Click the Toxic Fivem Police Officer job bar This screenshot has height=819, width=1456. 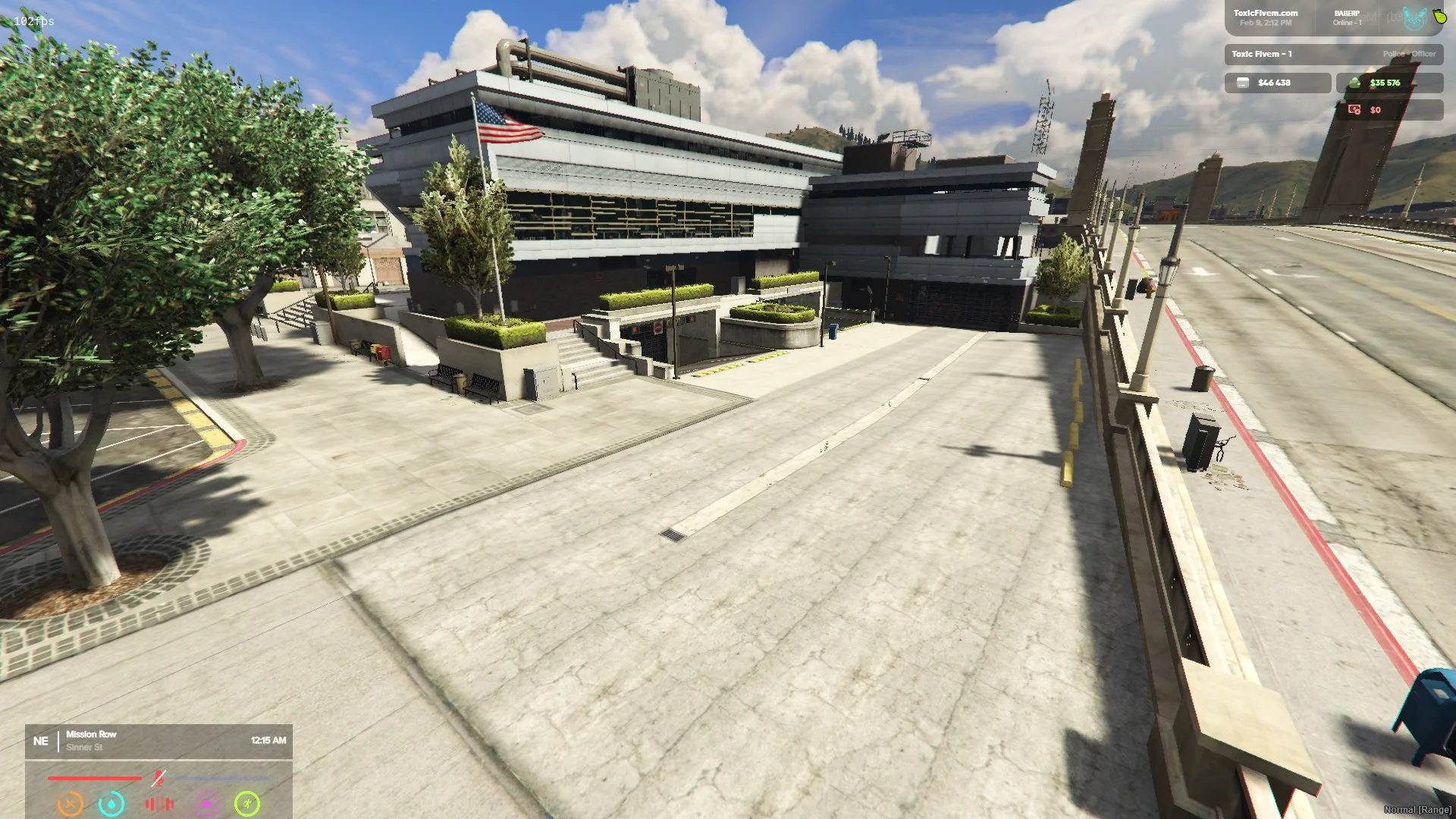click(x=1333, y=54)
